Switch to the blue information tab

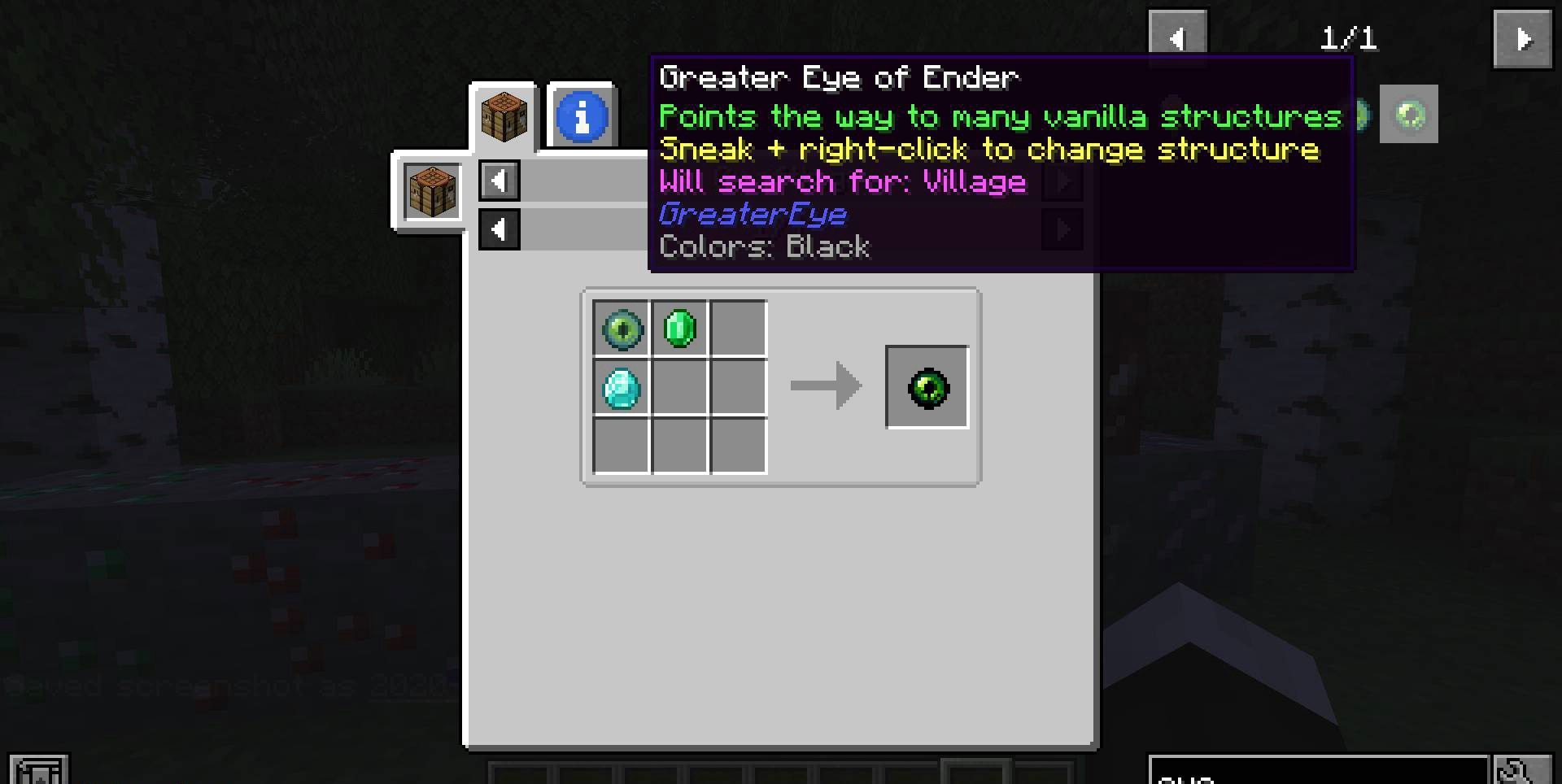(582, 117)
